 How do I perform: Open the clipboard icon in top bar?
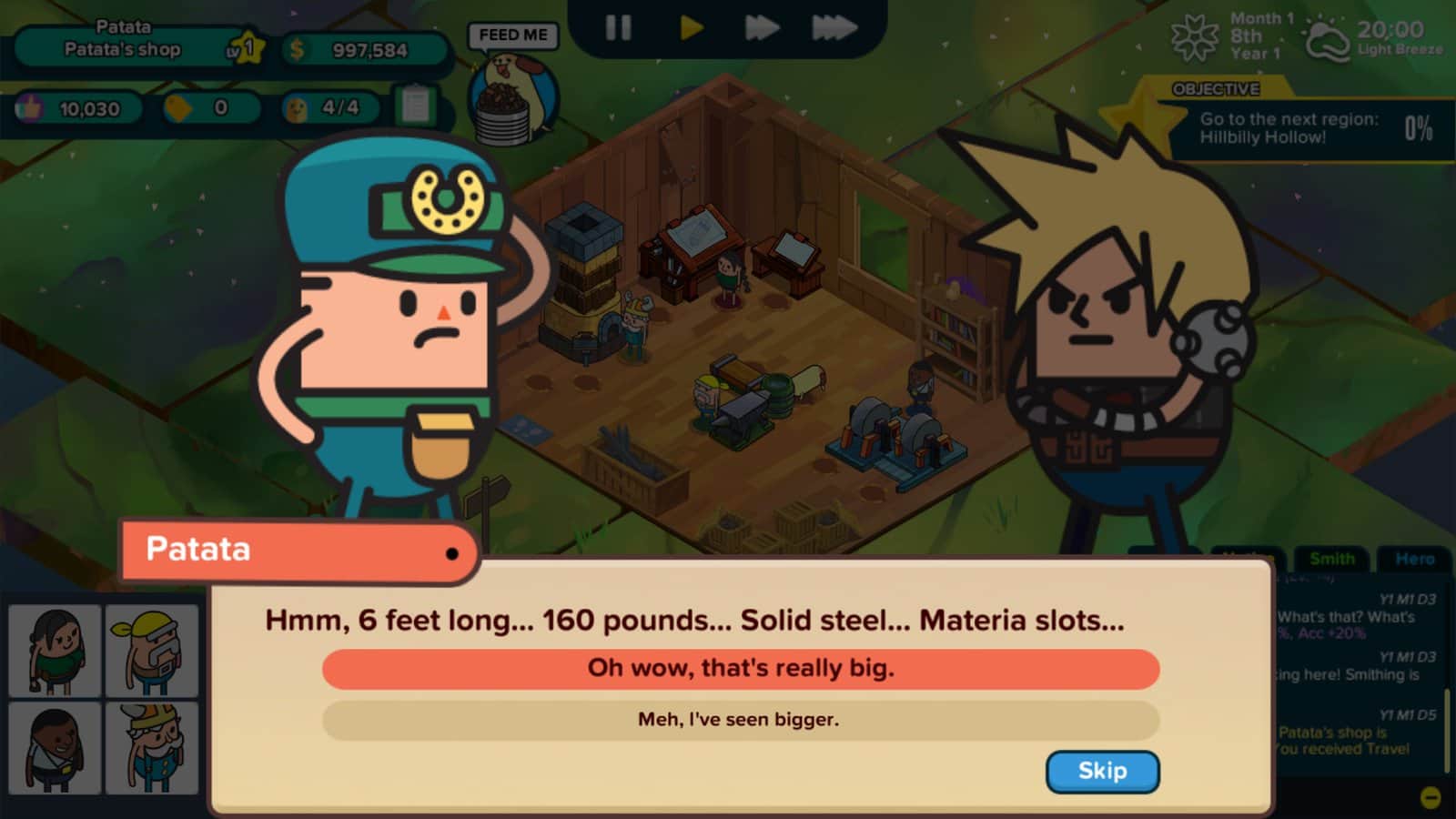point(416,107)
